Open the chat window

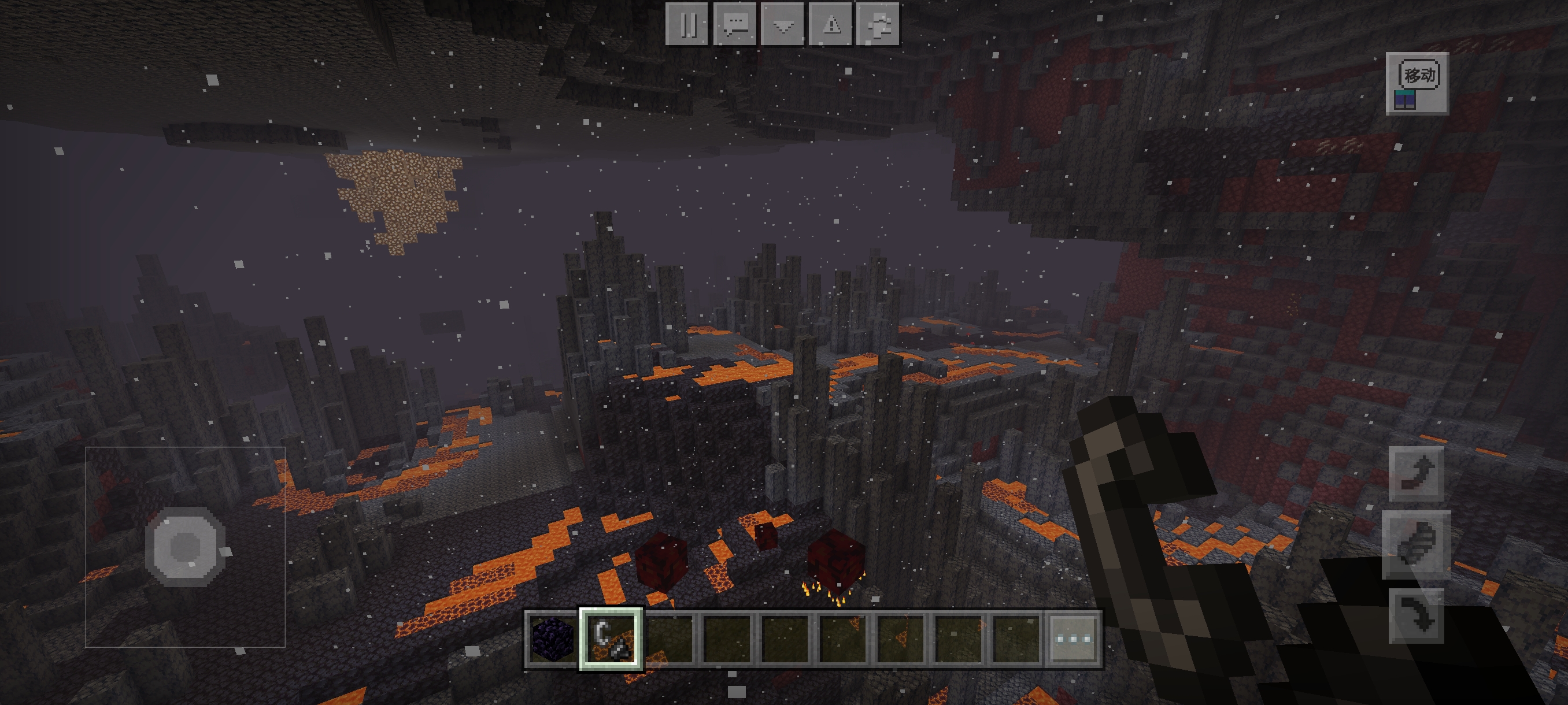pos(735,24)
